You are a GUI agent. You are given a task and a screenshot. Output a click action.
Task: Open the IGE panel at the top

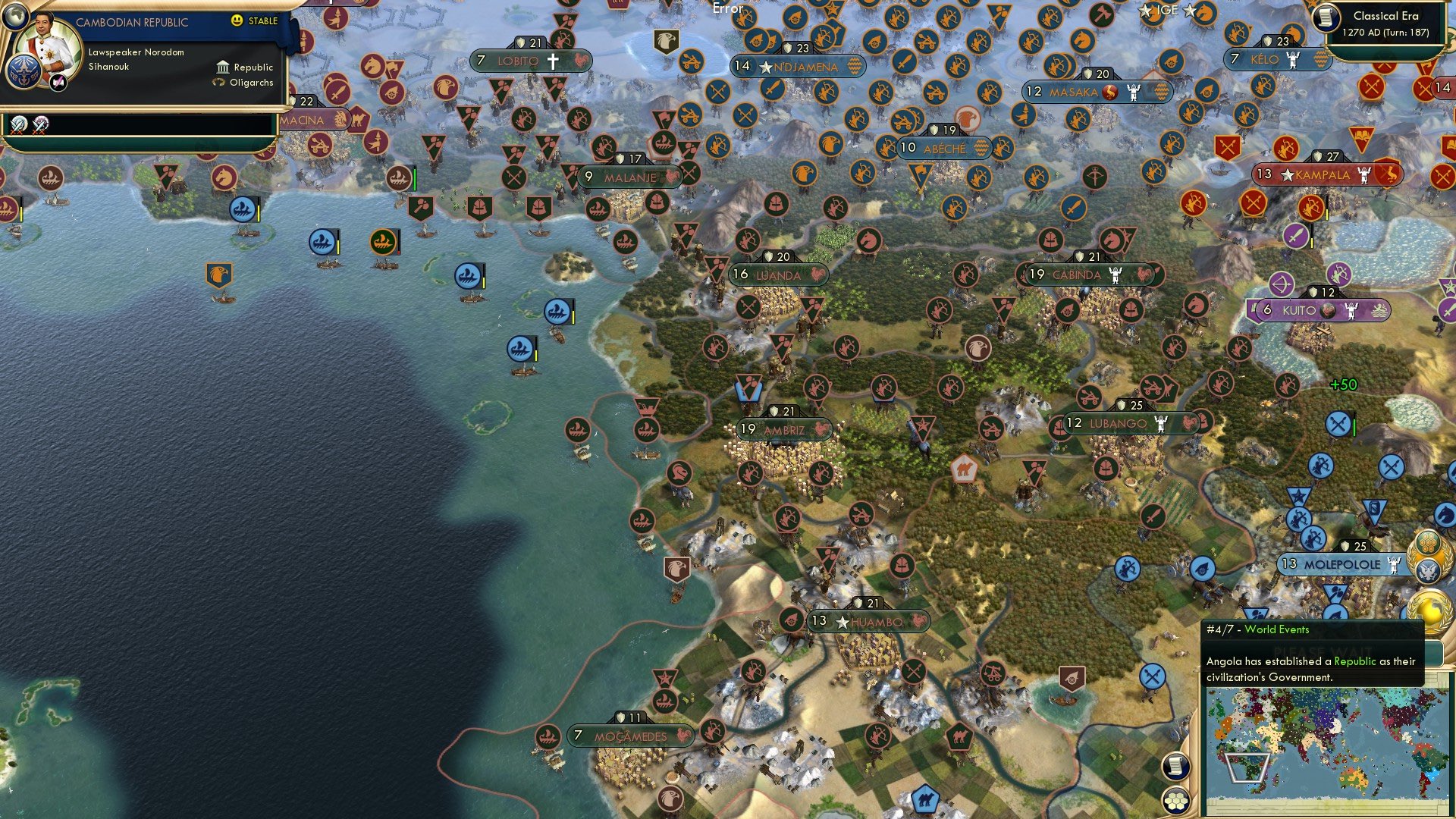coord(1168,11)
